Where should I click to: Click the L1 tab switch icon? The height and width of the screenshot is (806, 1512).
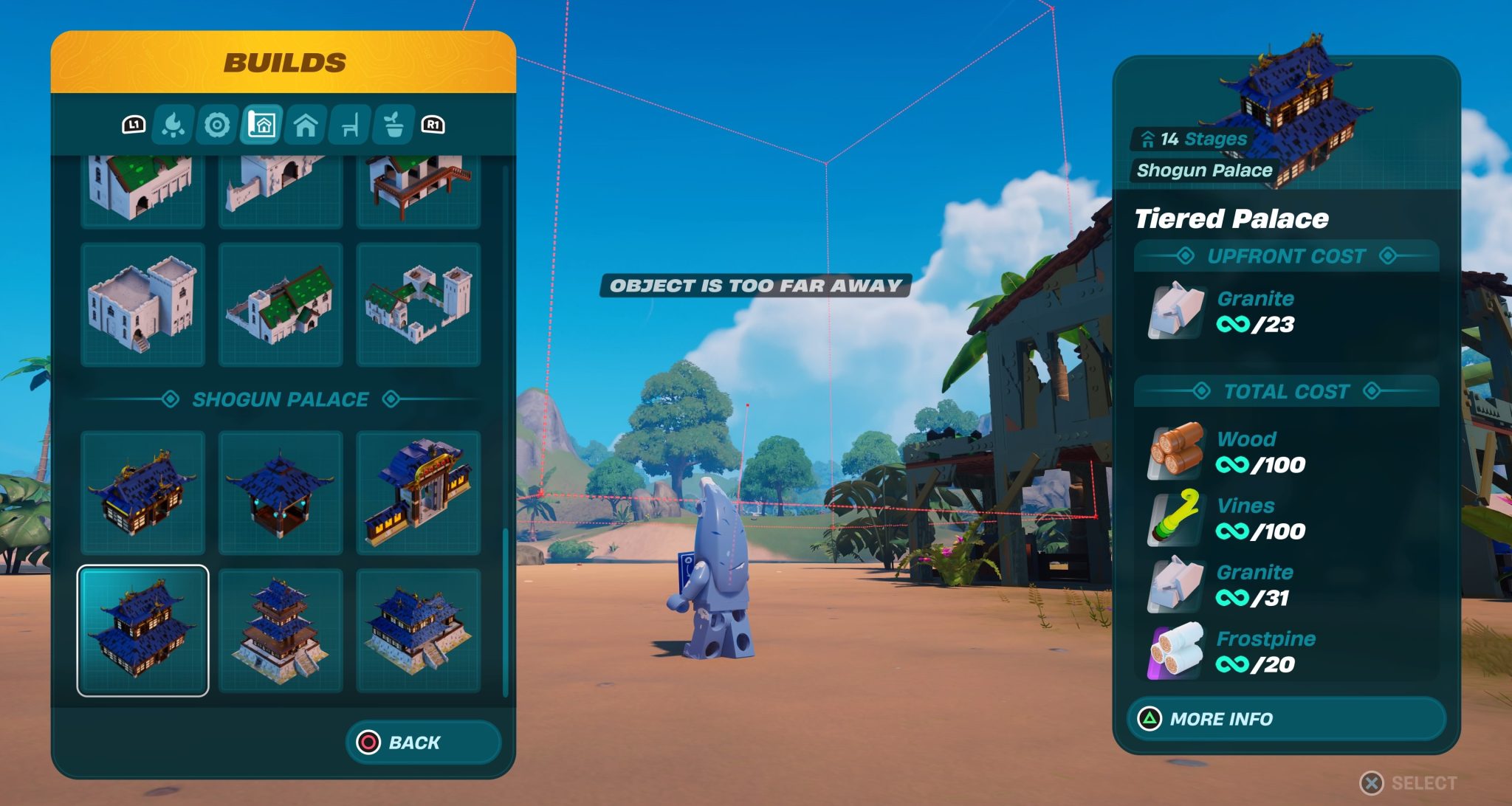point(133,125)
